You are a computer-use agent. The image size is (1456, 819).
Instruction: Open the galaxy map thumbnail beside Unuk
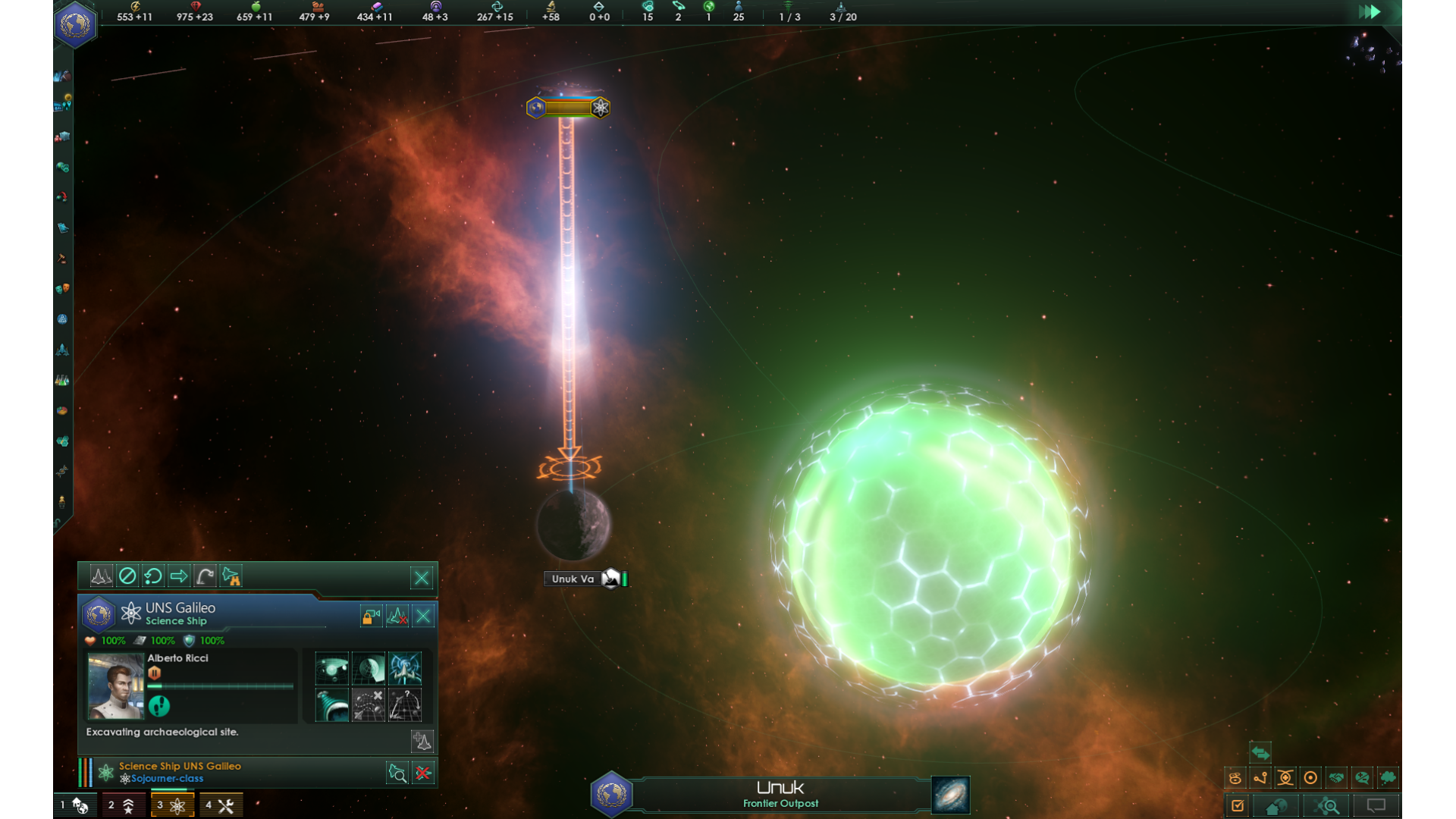[950, 795]
